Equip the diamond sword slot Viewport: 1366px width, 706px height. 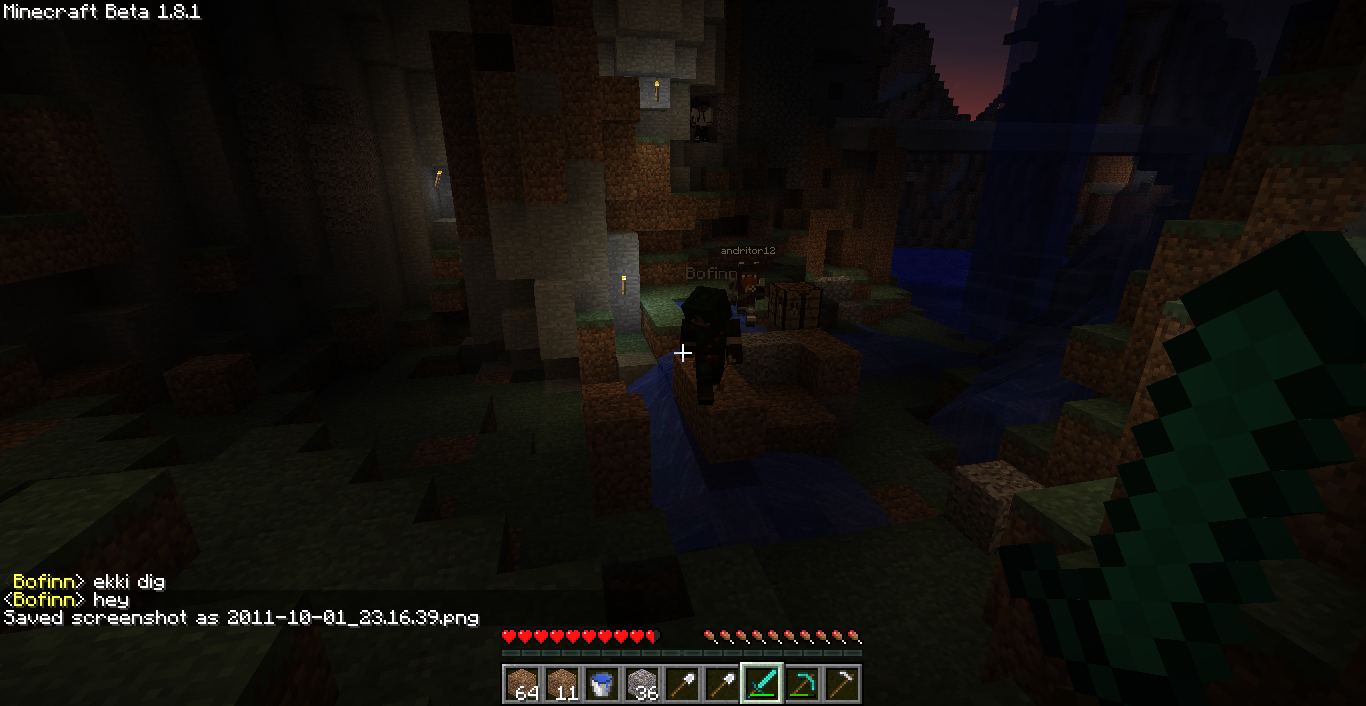point(761,684)
